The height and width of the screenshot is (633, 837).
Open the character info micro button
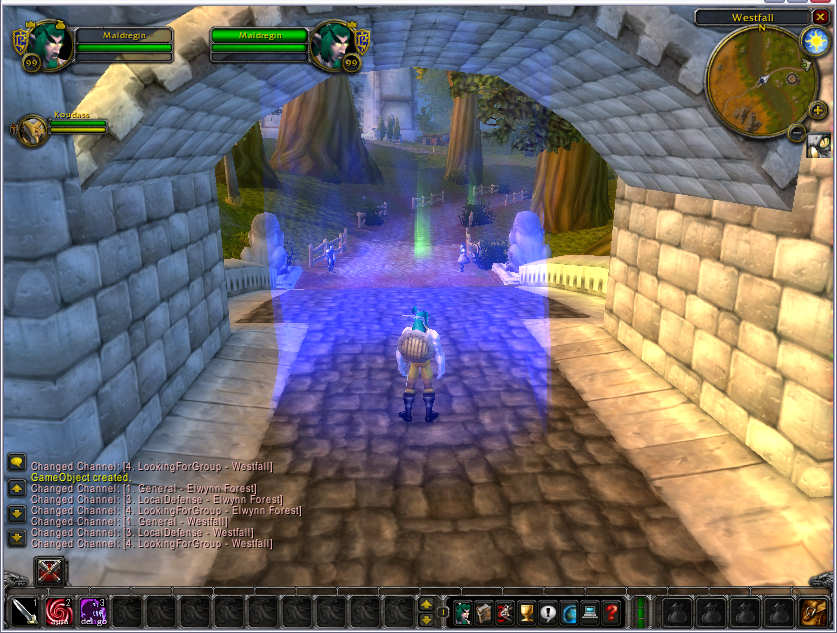pos(464,611)
